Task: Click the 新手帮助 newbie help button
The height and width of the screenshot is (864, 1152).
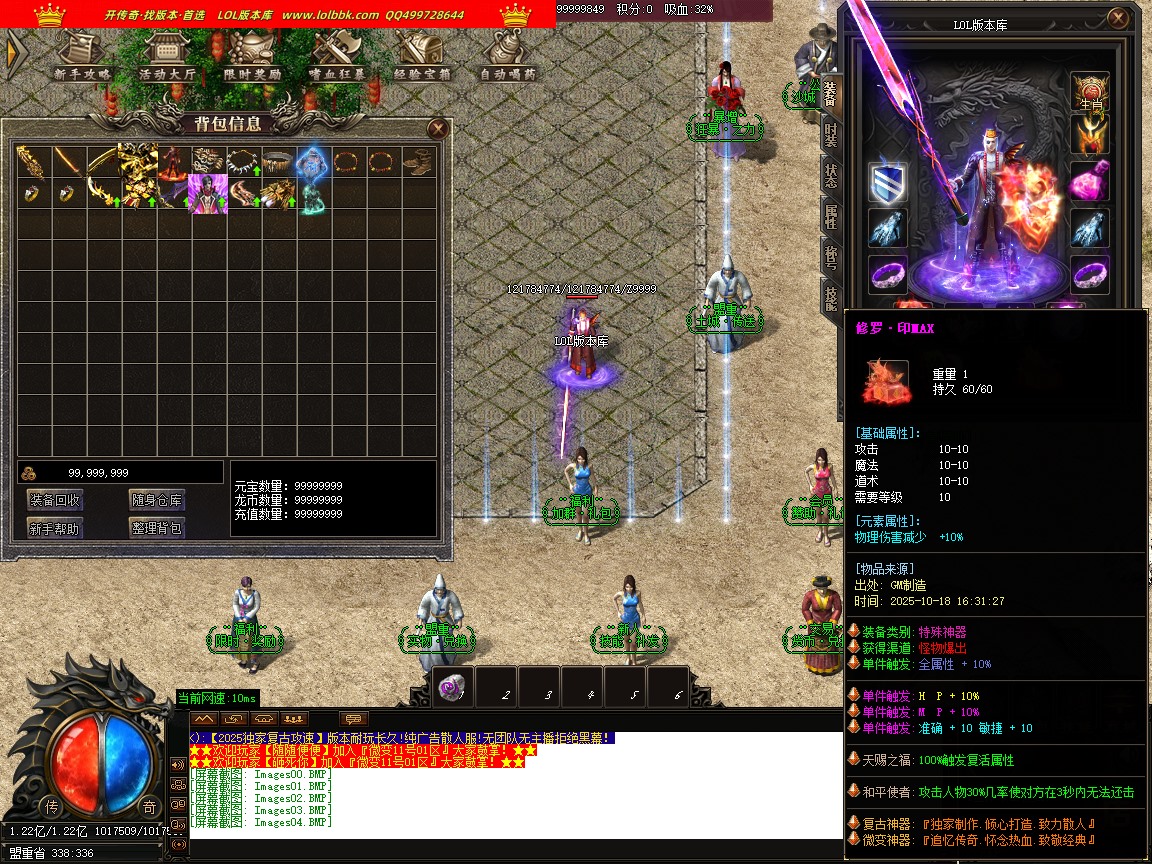Action: (x=55, y=528)
